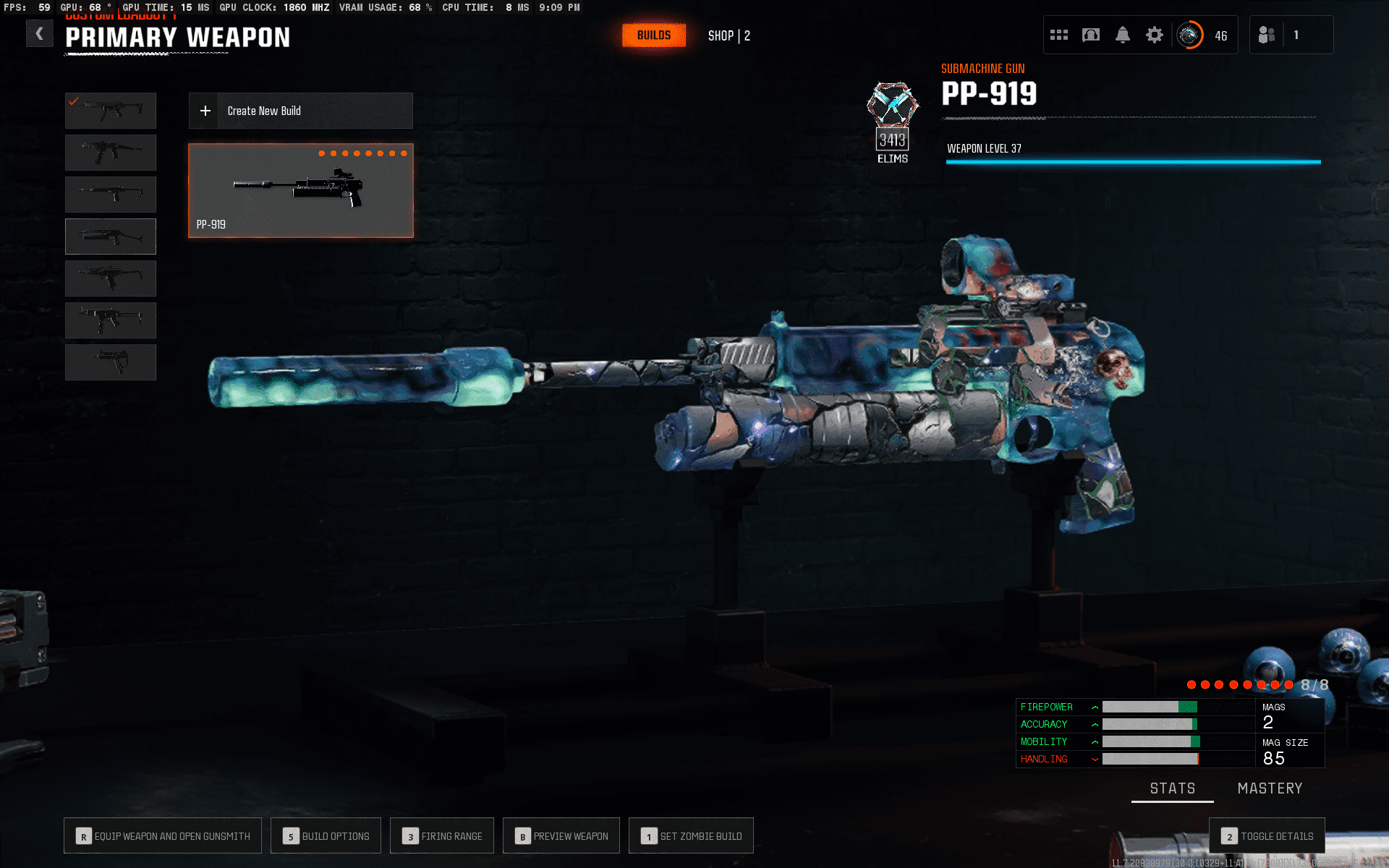Equip weapon and open Gunsmith

[x=163, y=836]
